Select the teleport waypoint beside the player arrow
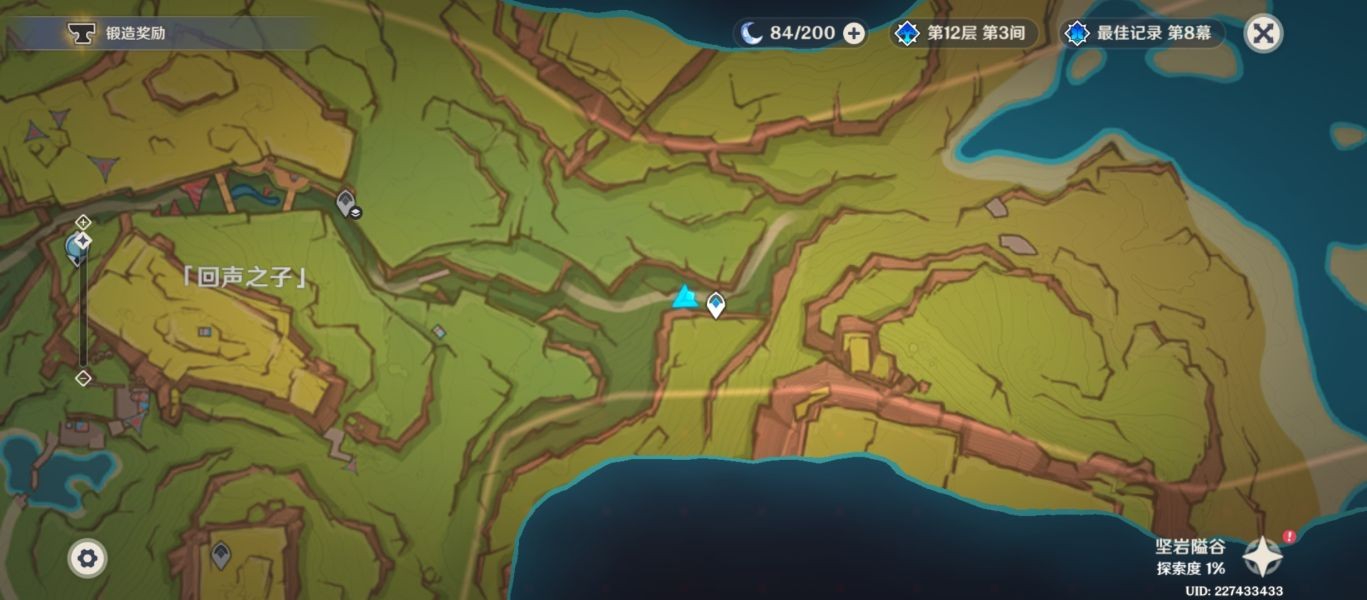 [x=716, y=305]
